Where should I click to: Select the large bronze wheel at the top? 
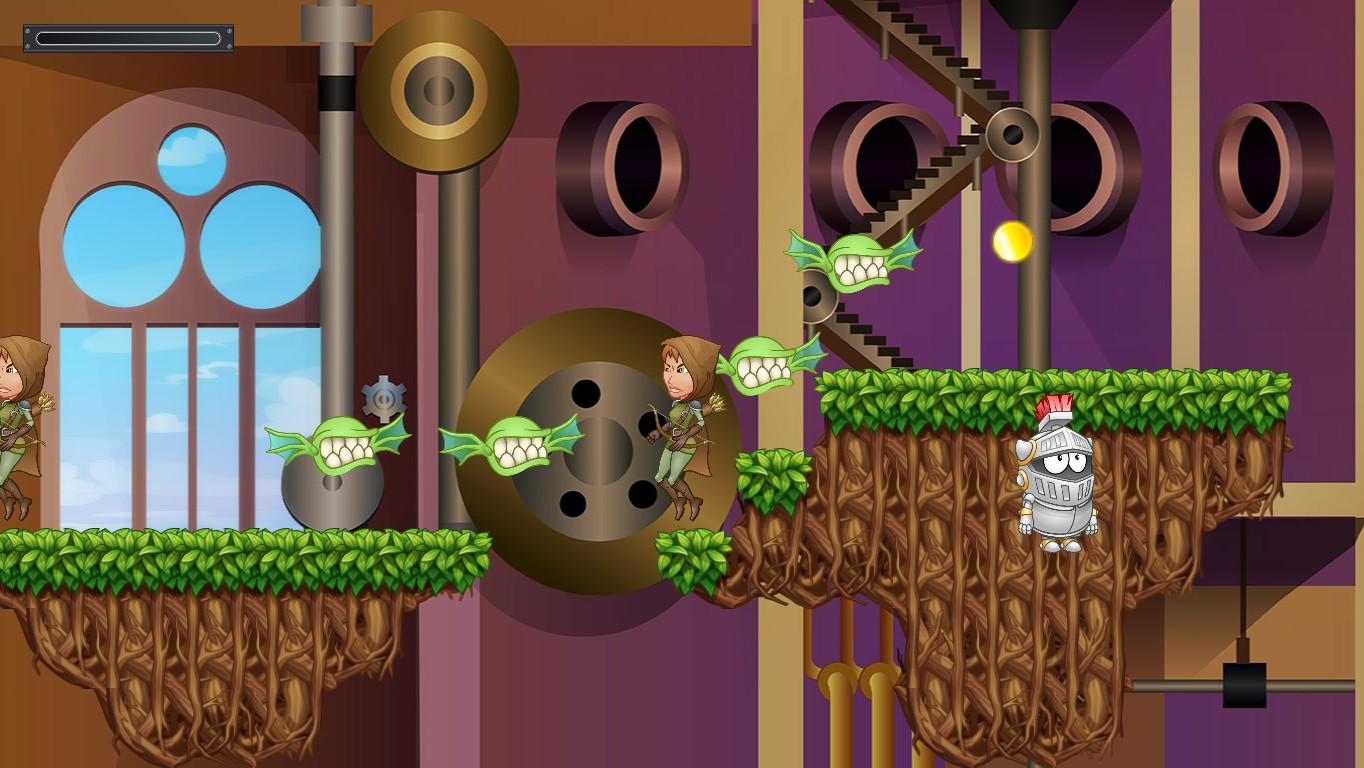coord(437,87)
